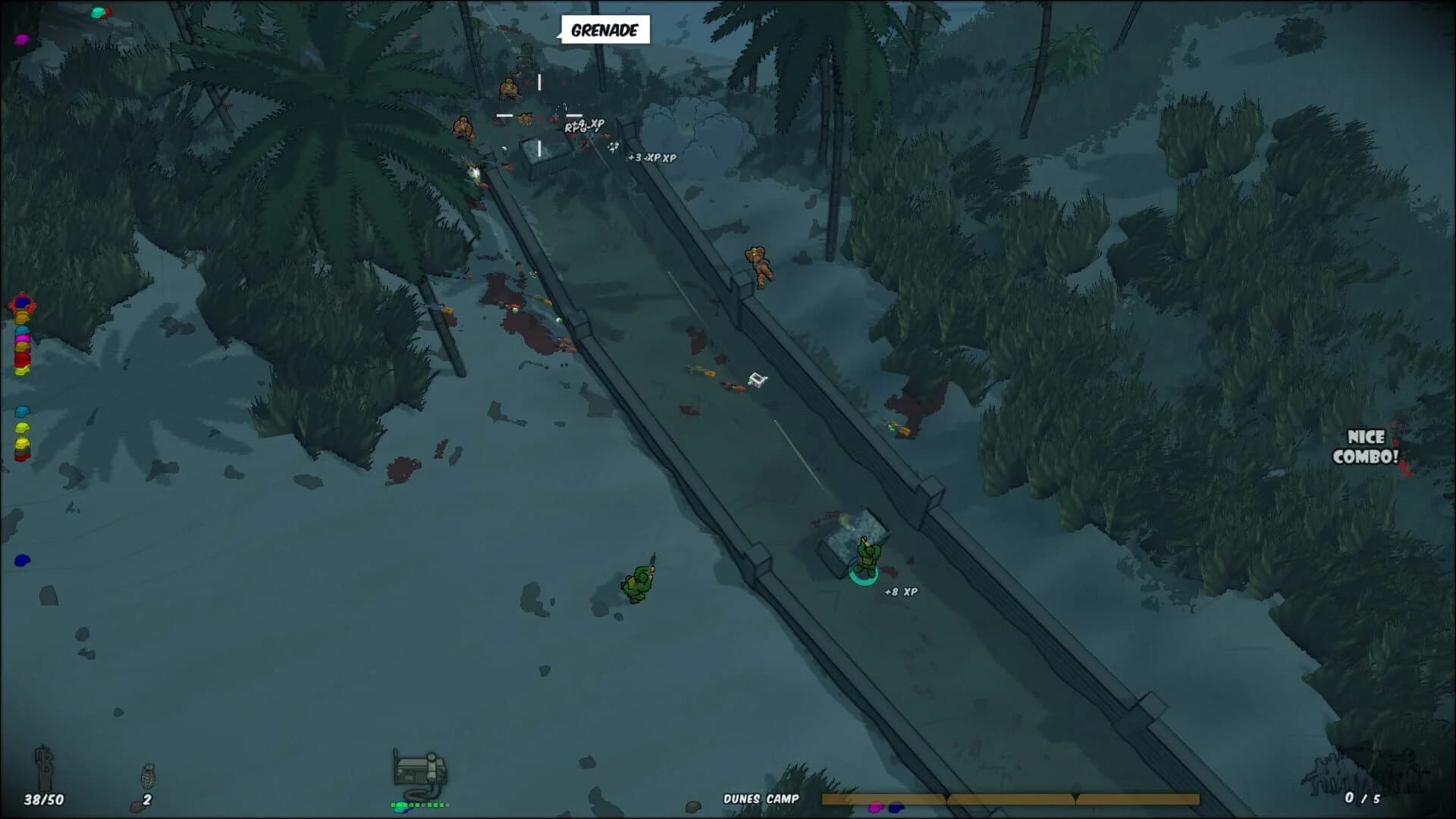Select the rifle ammo icon showing 38/50
1456x819 pixels.
44,772
